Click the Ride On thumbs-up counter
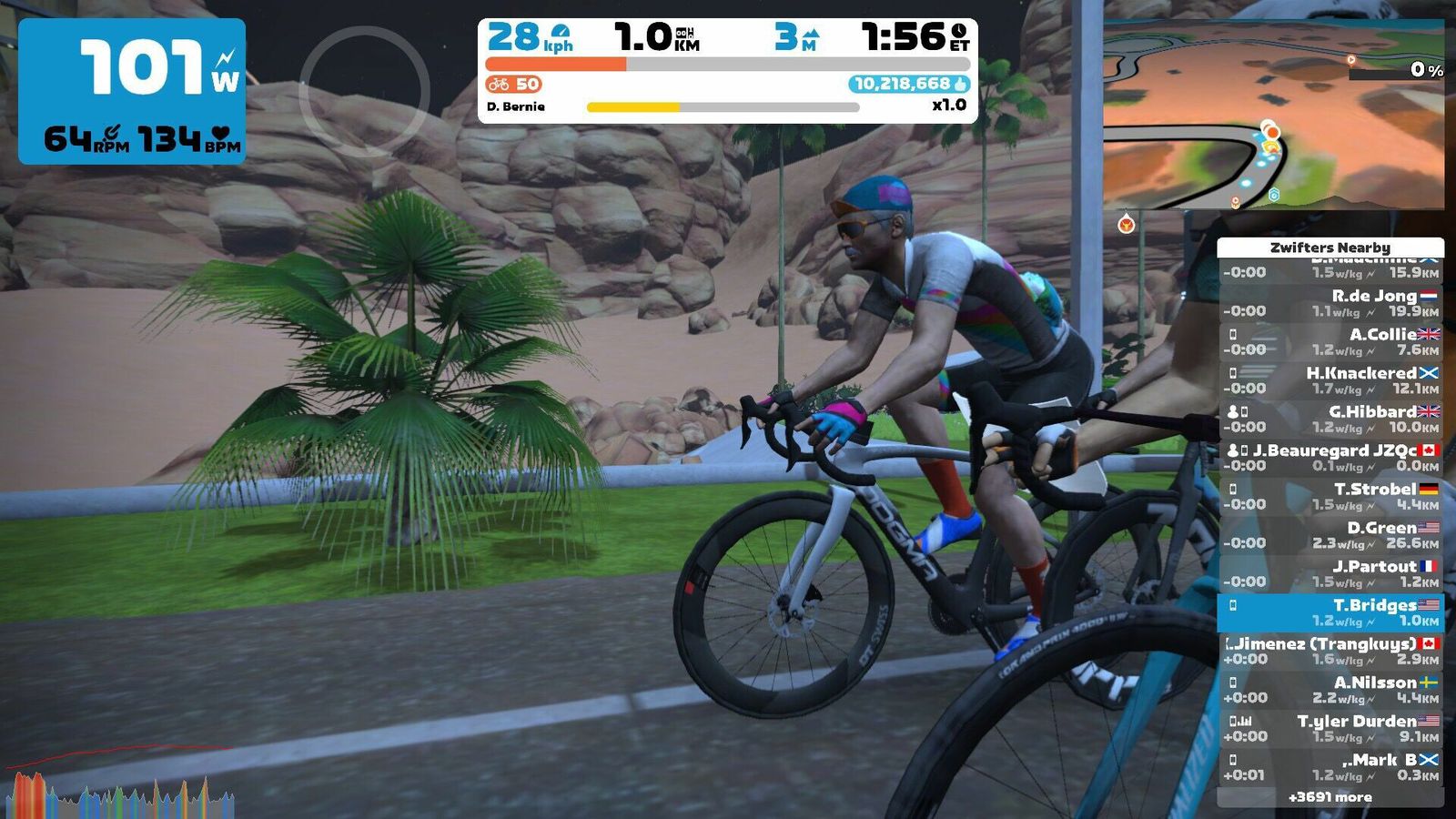The width and height of the screenshot is (1456, 819). tap(910, 84)
